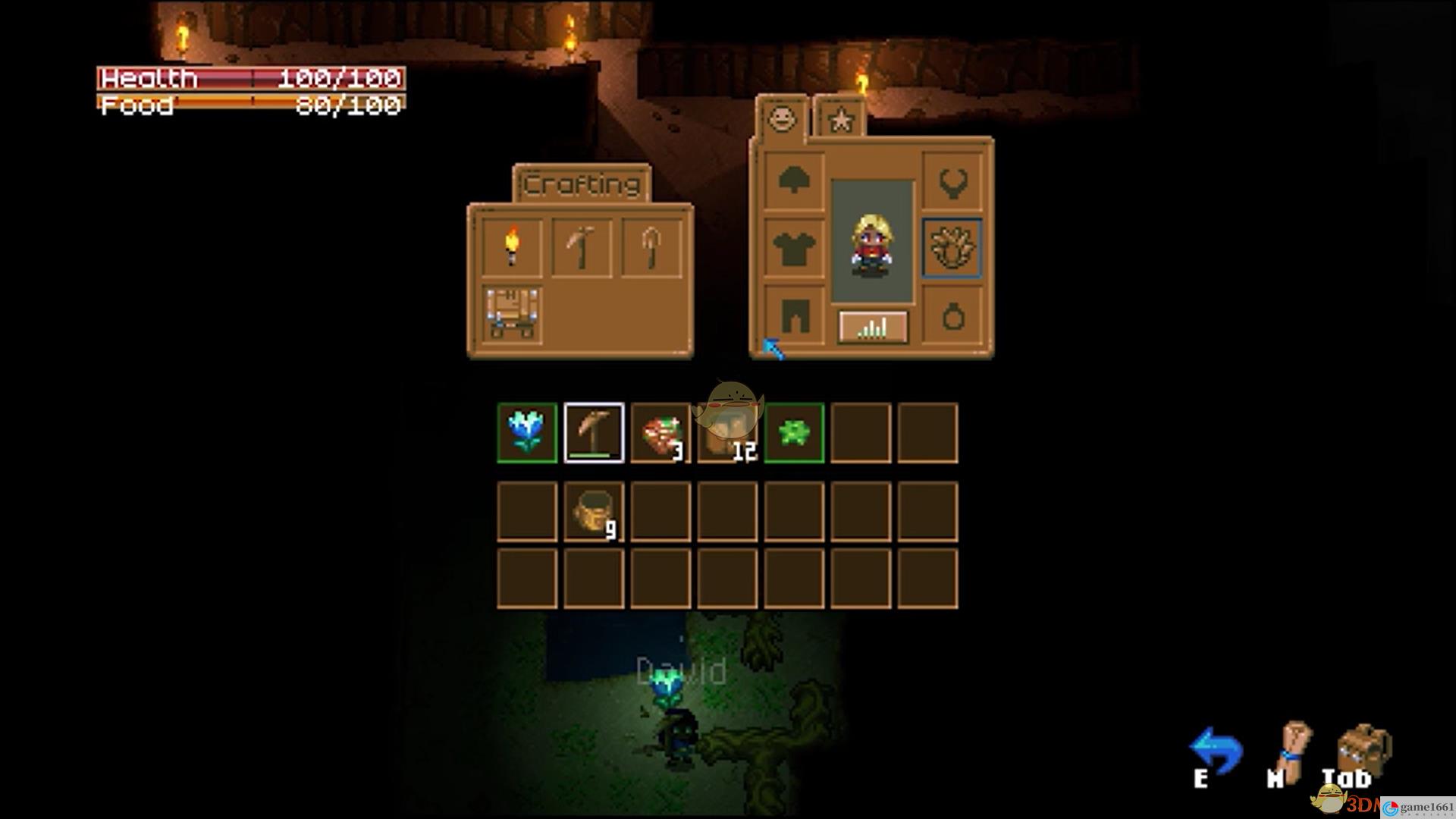
Task: Switch to the star tab
Action: [840, 120]
